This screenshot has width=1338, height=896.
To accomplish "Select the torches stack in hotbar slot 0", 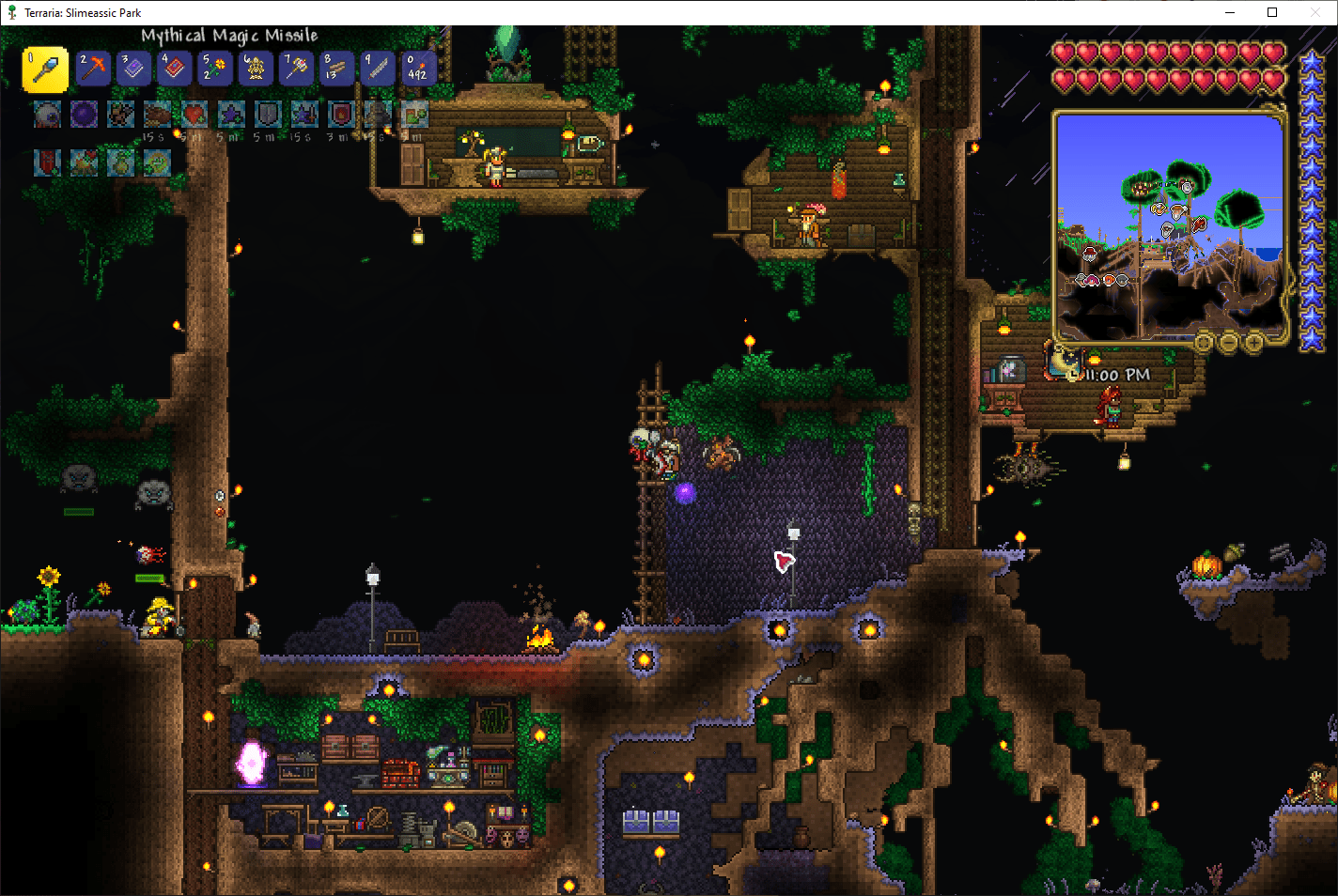I will click(x=418, y=69).
